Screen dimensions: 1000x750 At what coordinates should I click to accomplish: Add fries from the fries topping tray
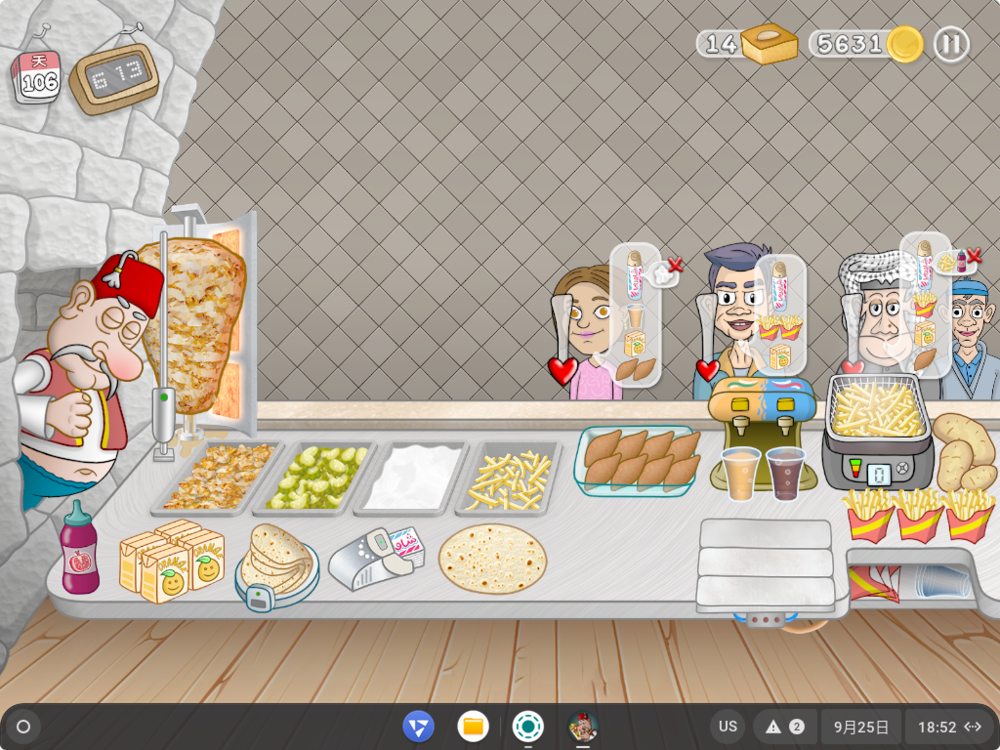tap(510, 478)
